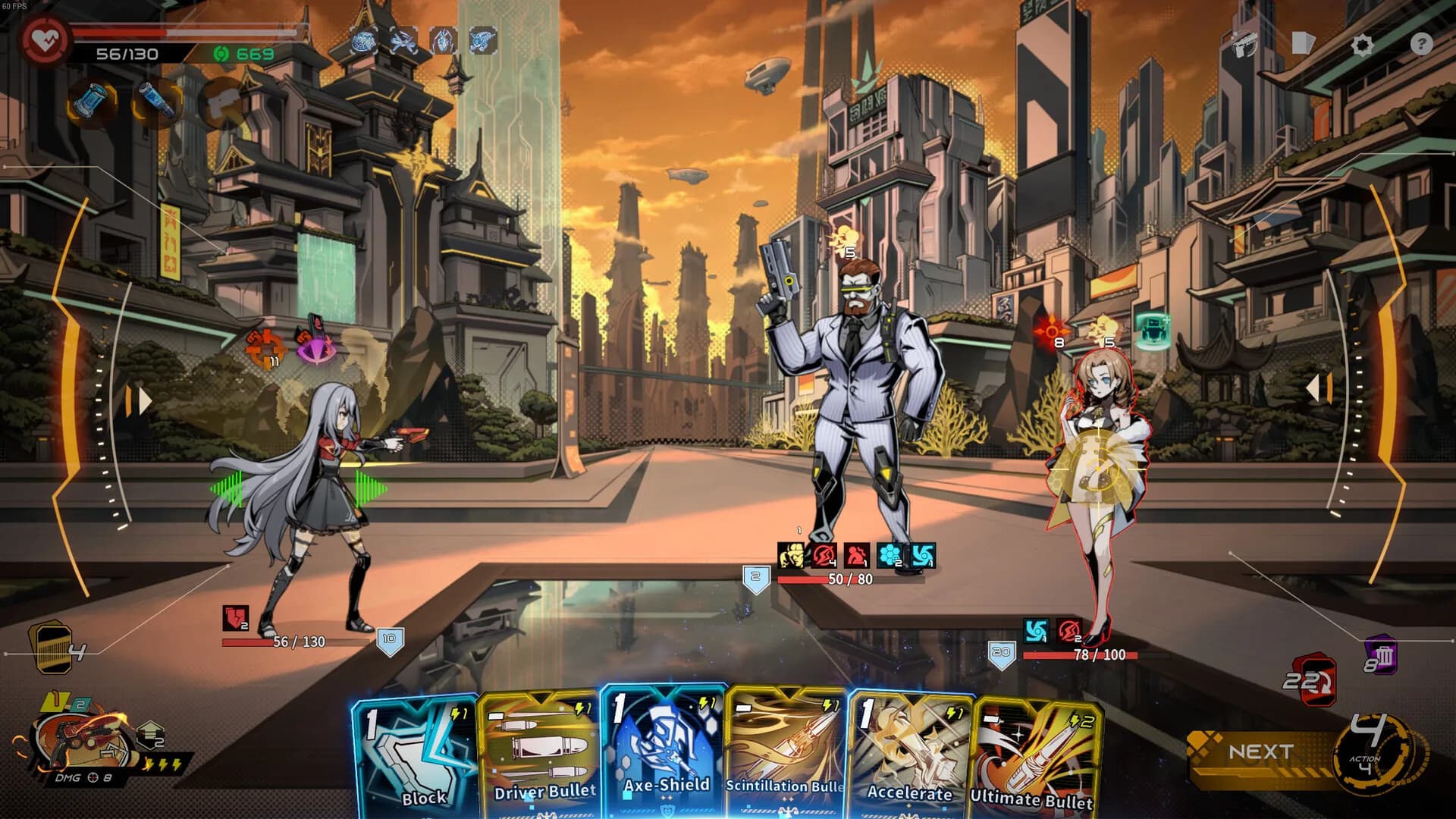Image resolution: width=1456 pixels, height=819 pixels.
Task: View the purple trash pile showing 8
Action: pos(1381,657)
